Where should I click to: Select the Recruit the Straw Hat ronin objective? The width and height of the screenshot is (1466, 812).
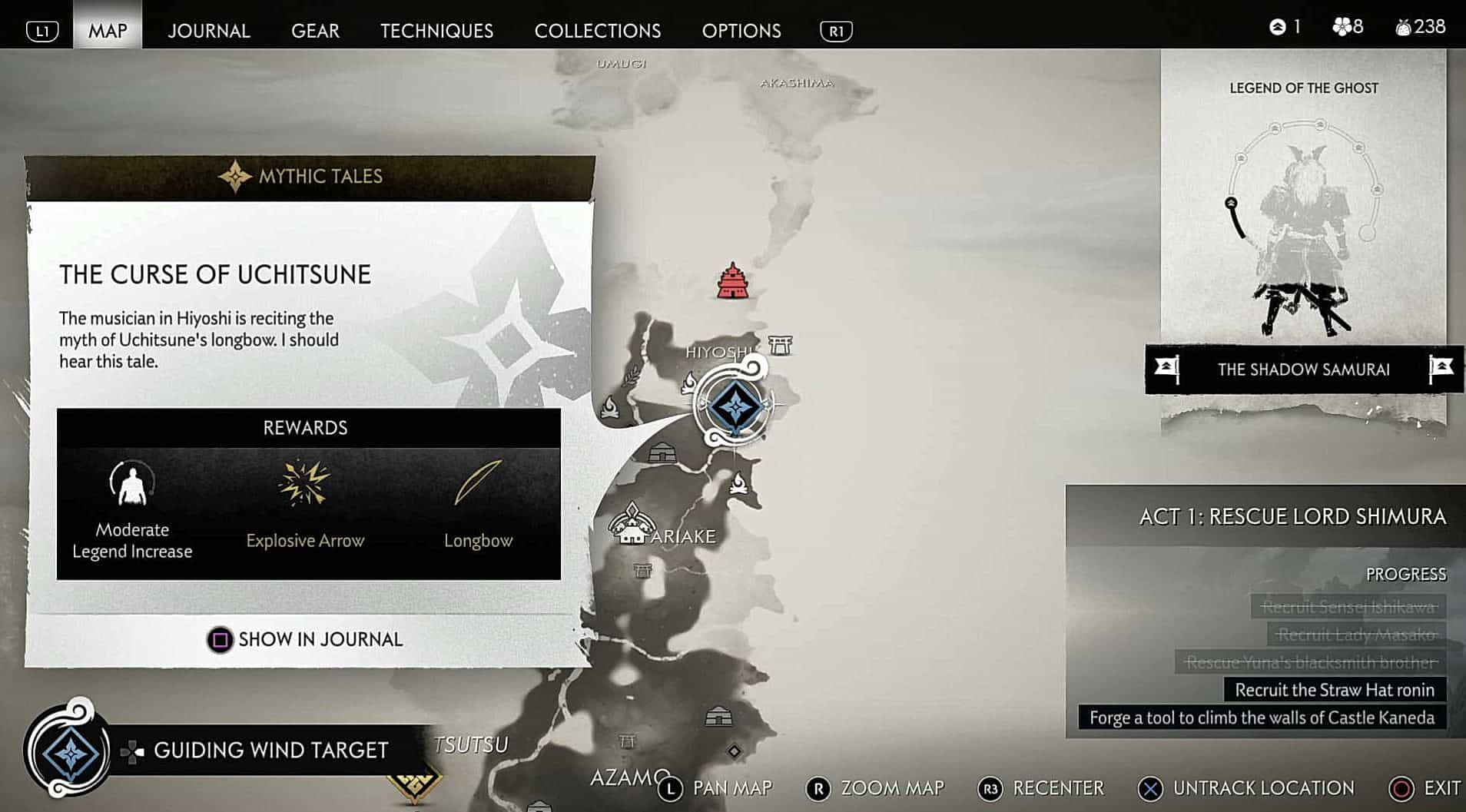tap(1334, 689)
